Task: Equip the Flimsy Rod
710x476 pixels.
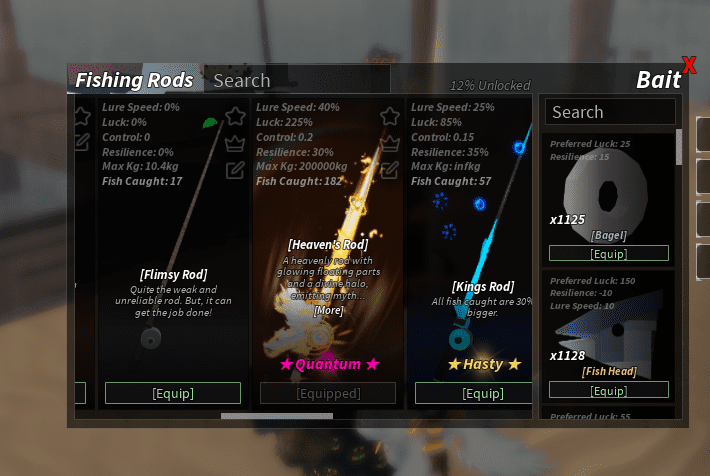Action: point(173,393)
